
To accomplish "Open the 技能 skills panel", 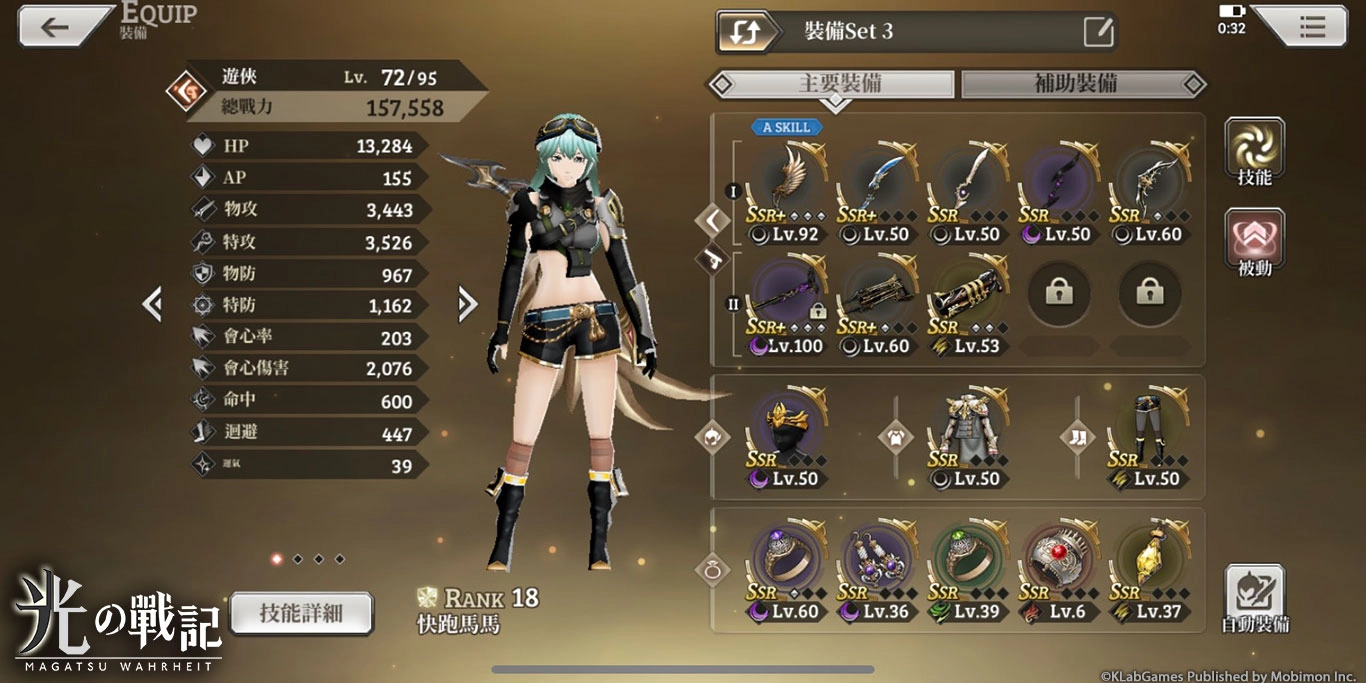I will [1254, 150].
